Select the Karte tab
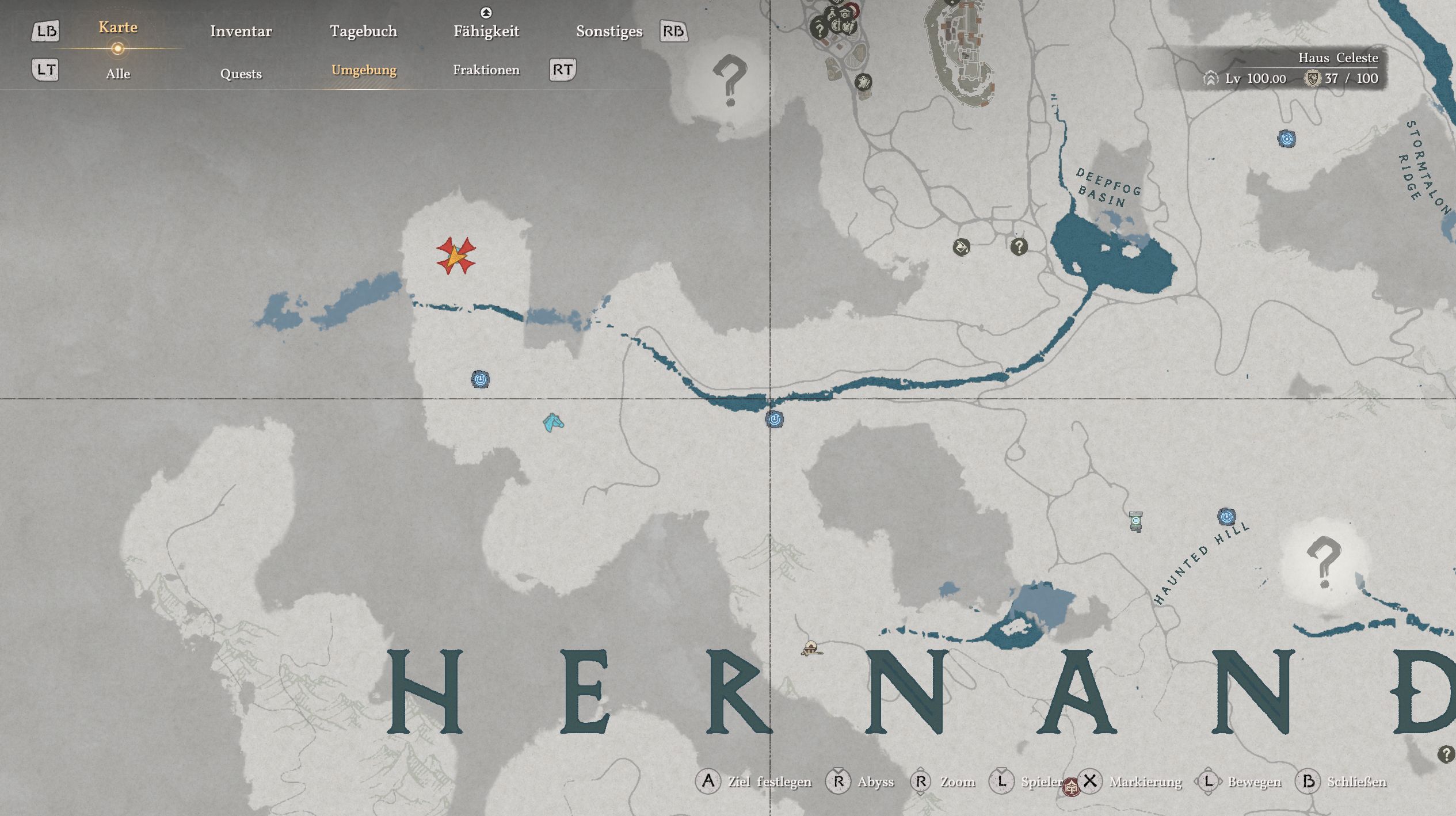The image size is (1456, 816). 118,28
